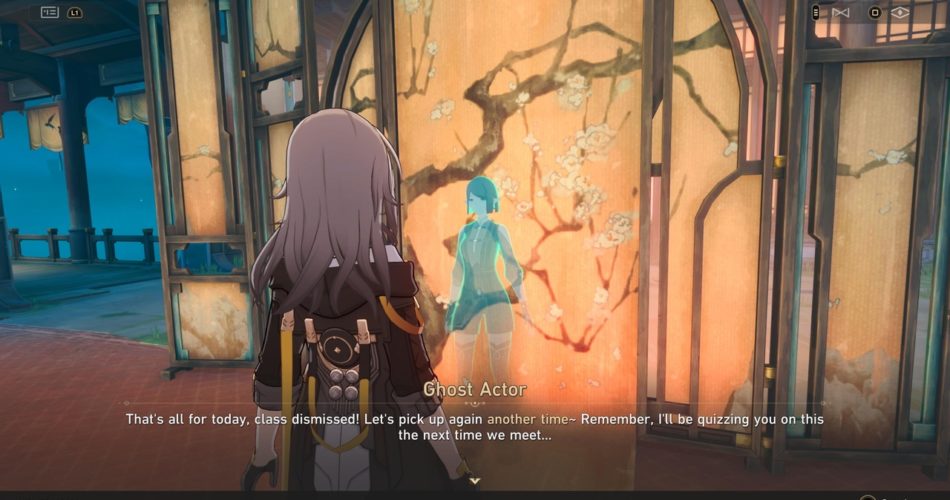Advance dialogue with the down arrow
Image resolution: width=950 pixels, height=500 pixels.
point(475,481)
